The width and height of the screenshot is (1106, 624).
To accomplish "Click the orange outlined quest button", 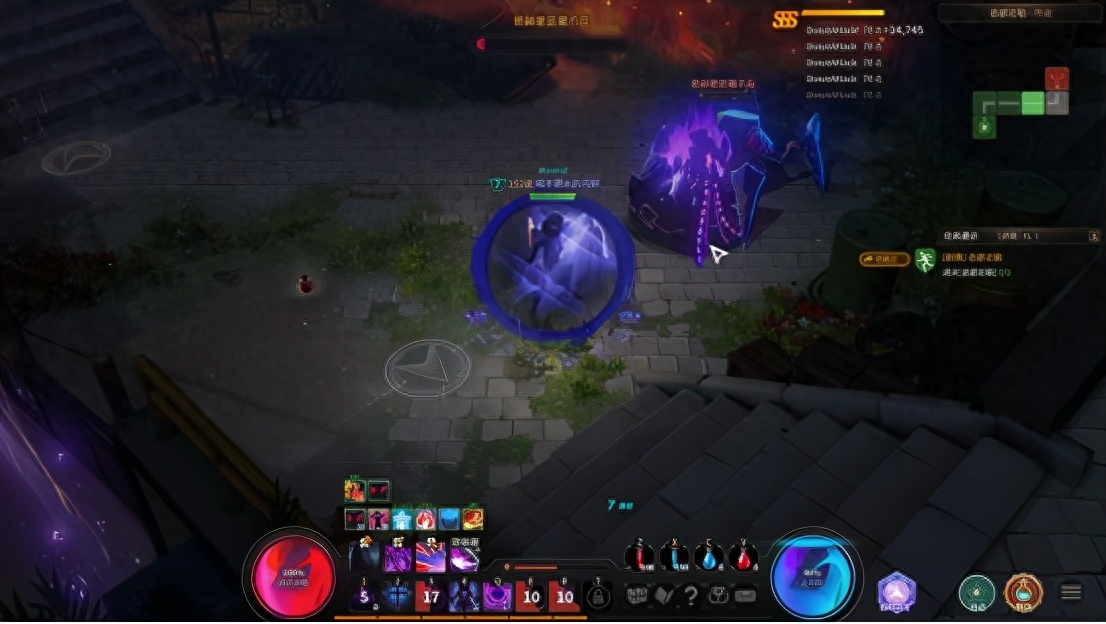I will pos(884,259).
